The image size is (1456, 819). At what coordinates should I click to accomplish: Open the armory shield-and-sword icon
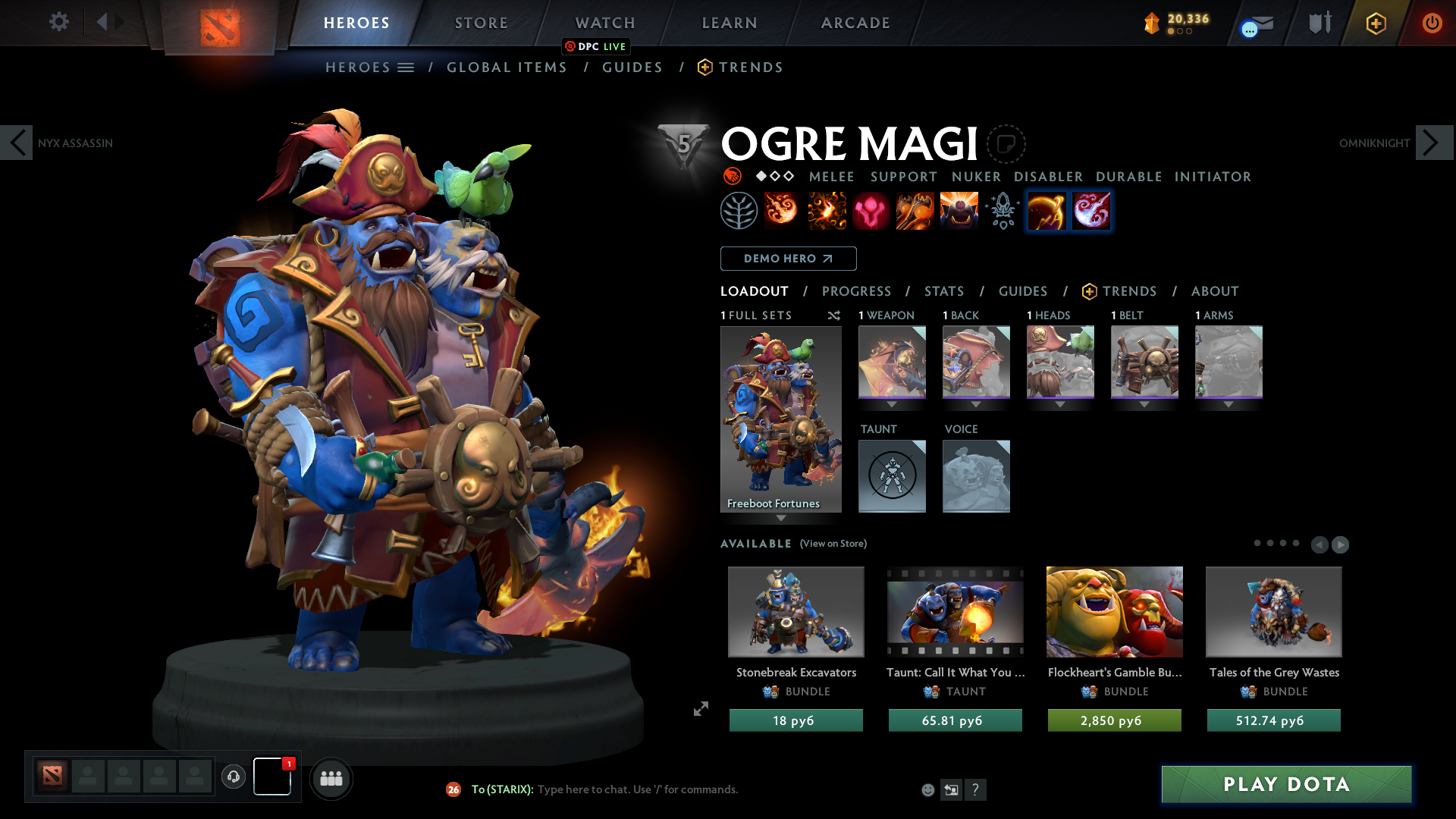point(1319,22)
